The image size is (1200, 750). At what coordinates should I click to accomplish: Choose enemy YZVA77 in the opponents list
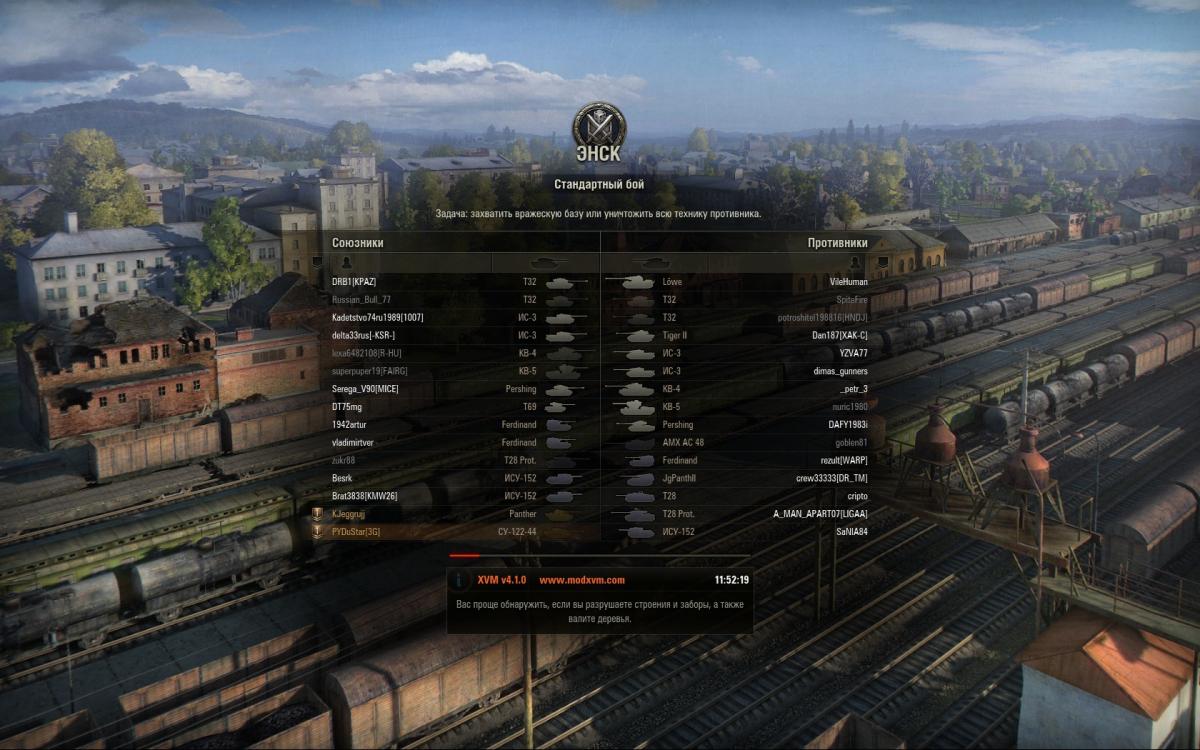tap(853, 353)
